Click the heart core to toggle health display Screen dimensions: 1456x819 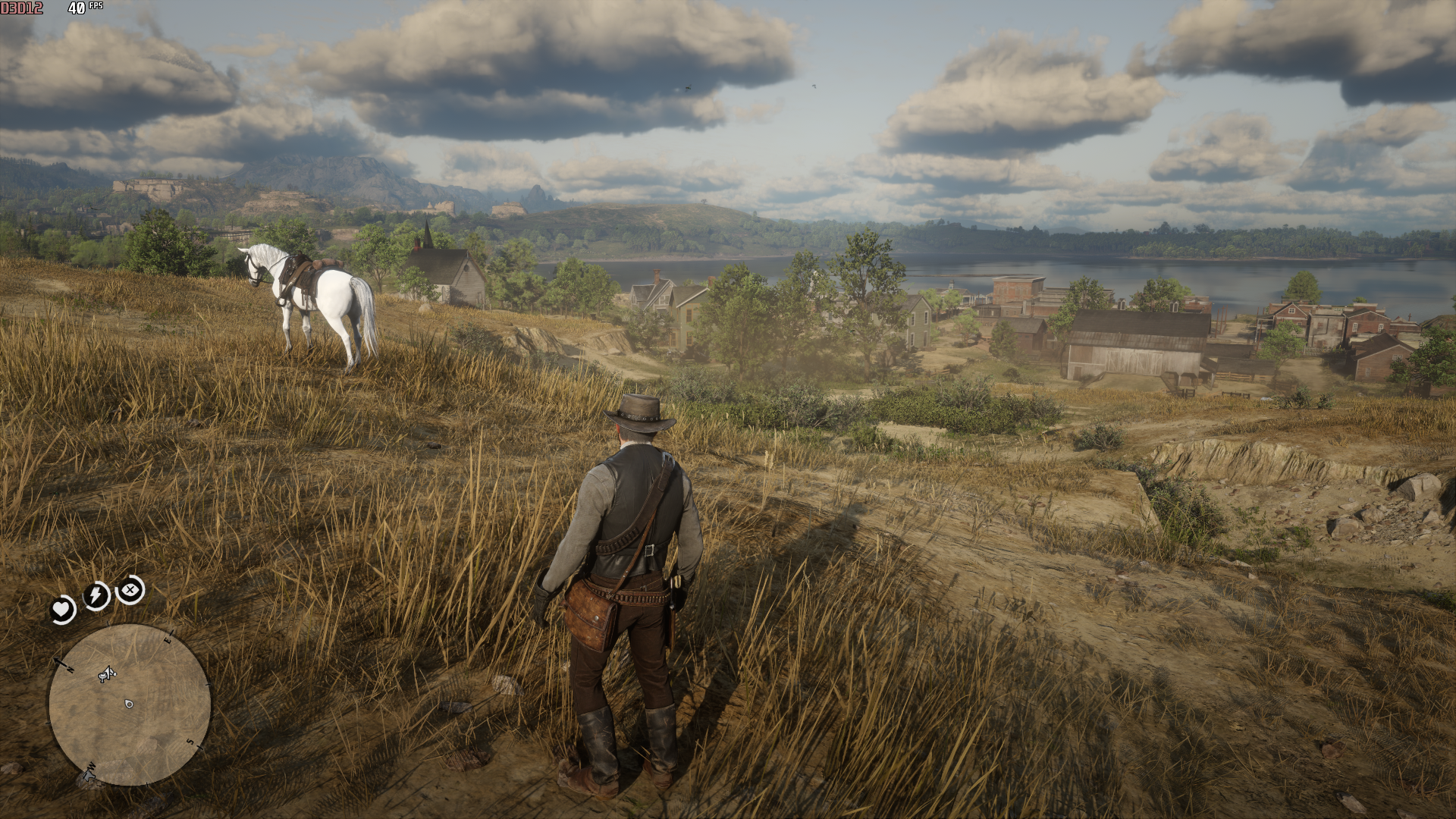point(61,607)
